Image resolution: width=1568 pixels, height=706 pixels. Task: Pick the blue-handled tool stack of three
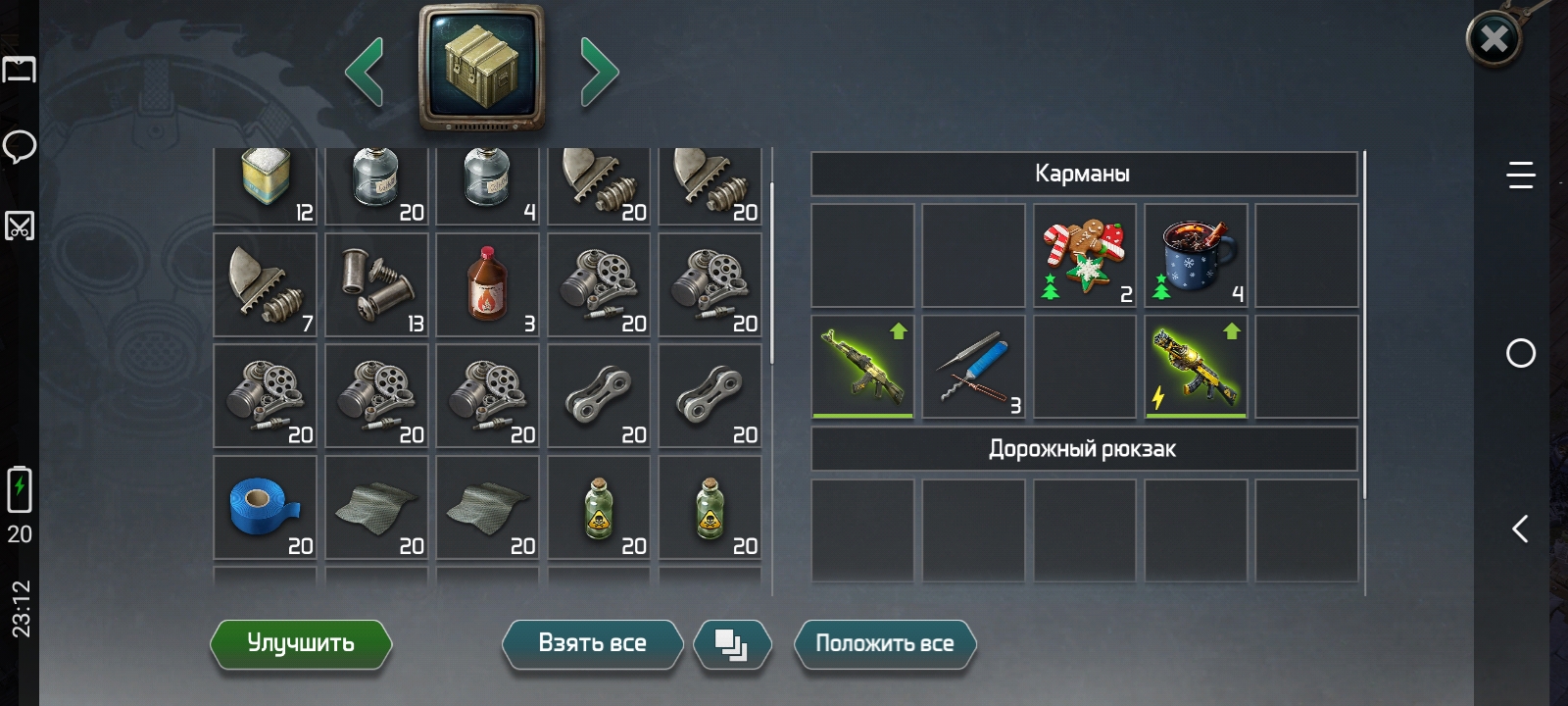point(973,367)
